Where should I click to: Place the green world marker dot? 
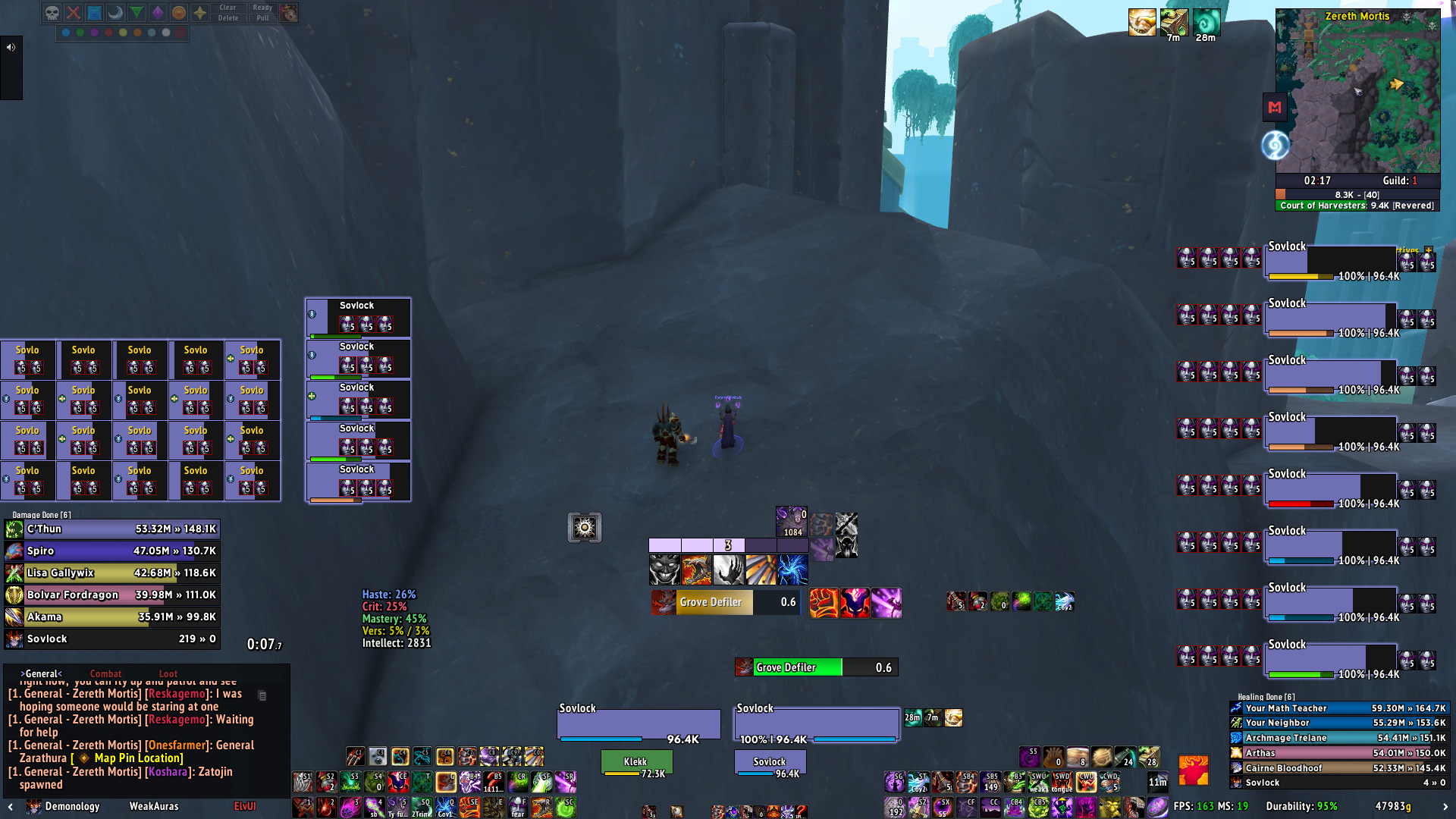tap(80, 33)
